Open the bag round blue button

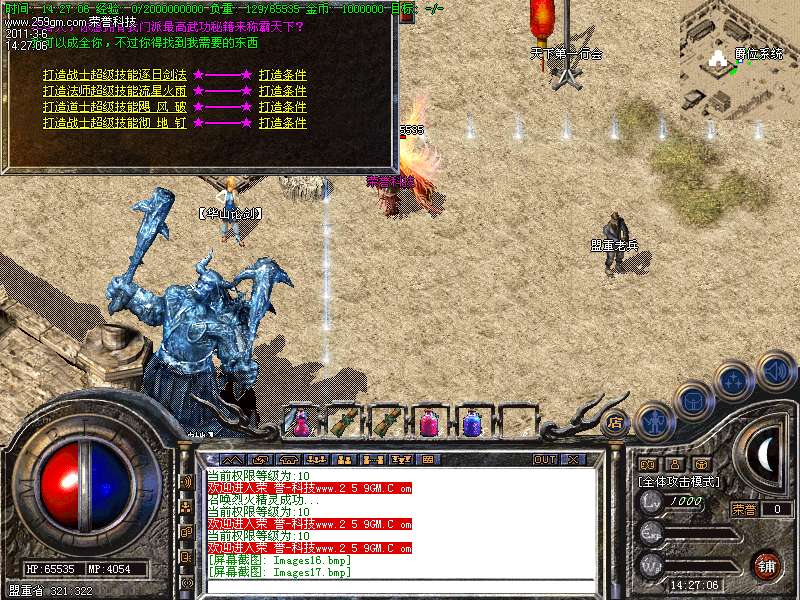[693, 400]
